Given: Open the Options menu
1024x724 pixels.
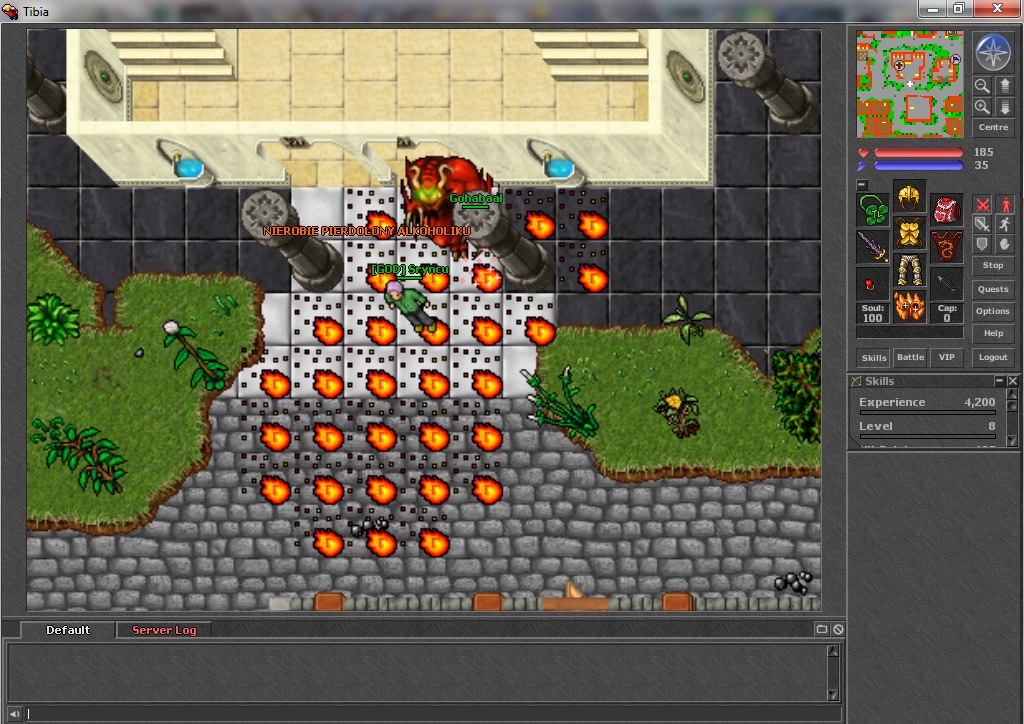Looking at the screenshot, I should [x=993, y=311].
